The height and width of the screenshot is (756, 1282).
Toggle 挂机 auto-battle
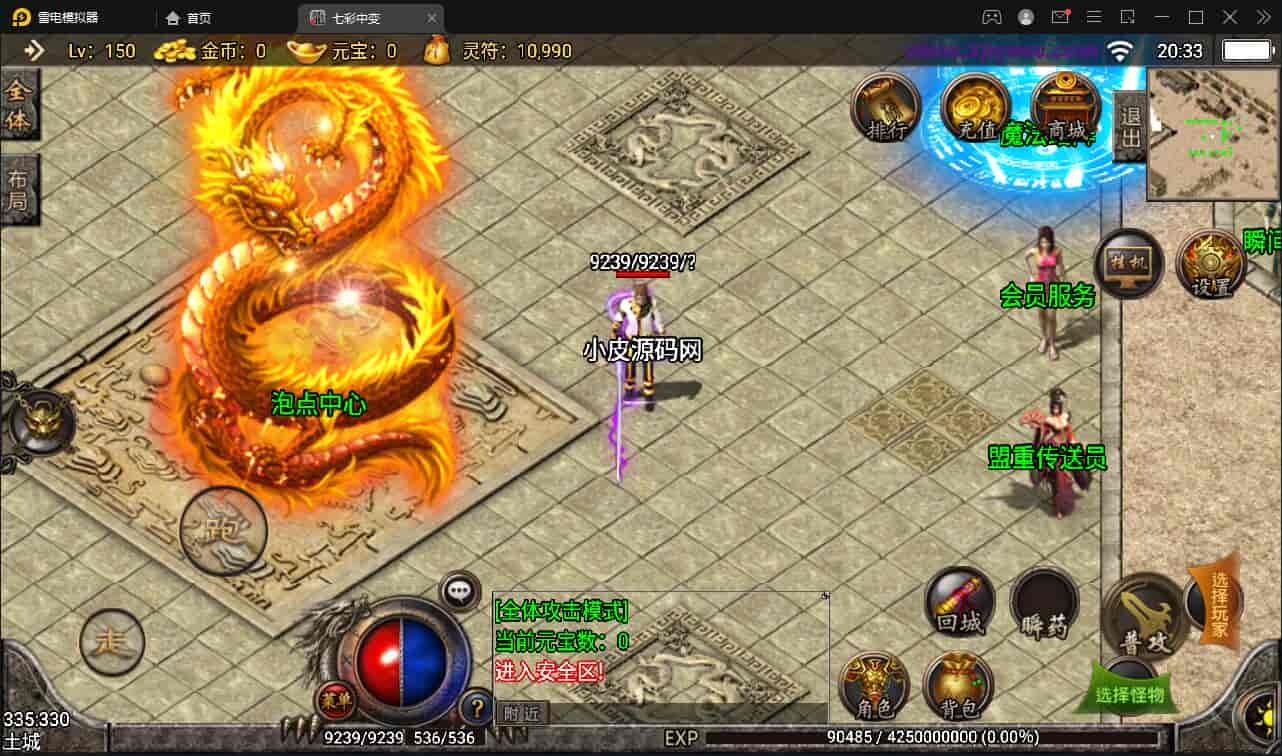click(x=1129, y=264)
